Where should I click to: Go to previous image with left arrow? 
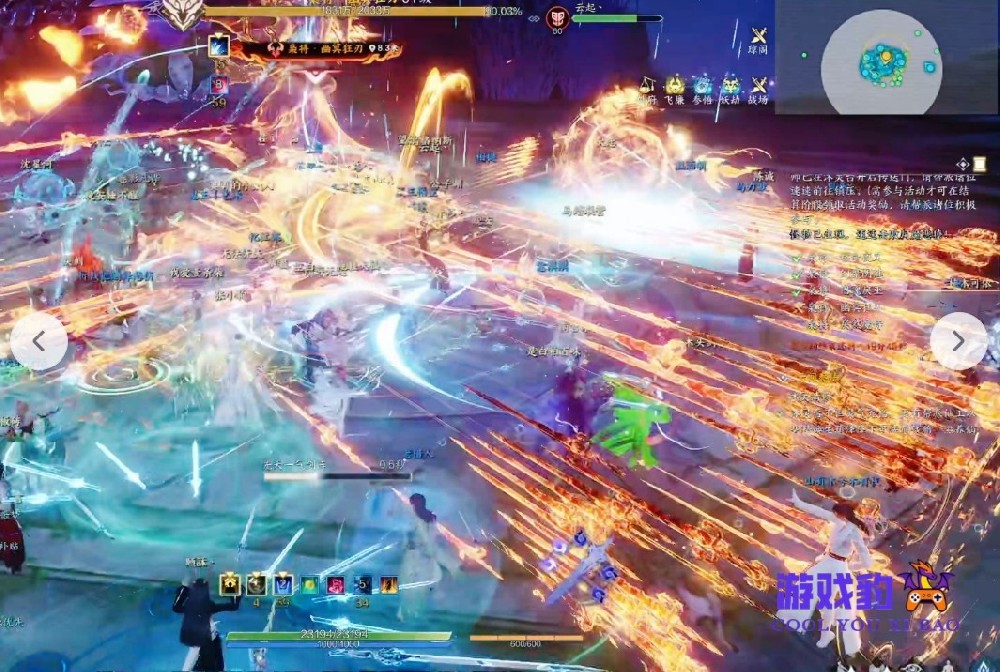click(x=39, y=341)
